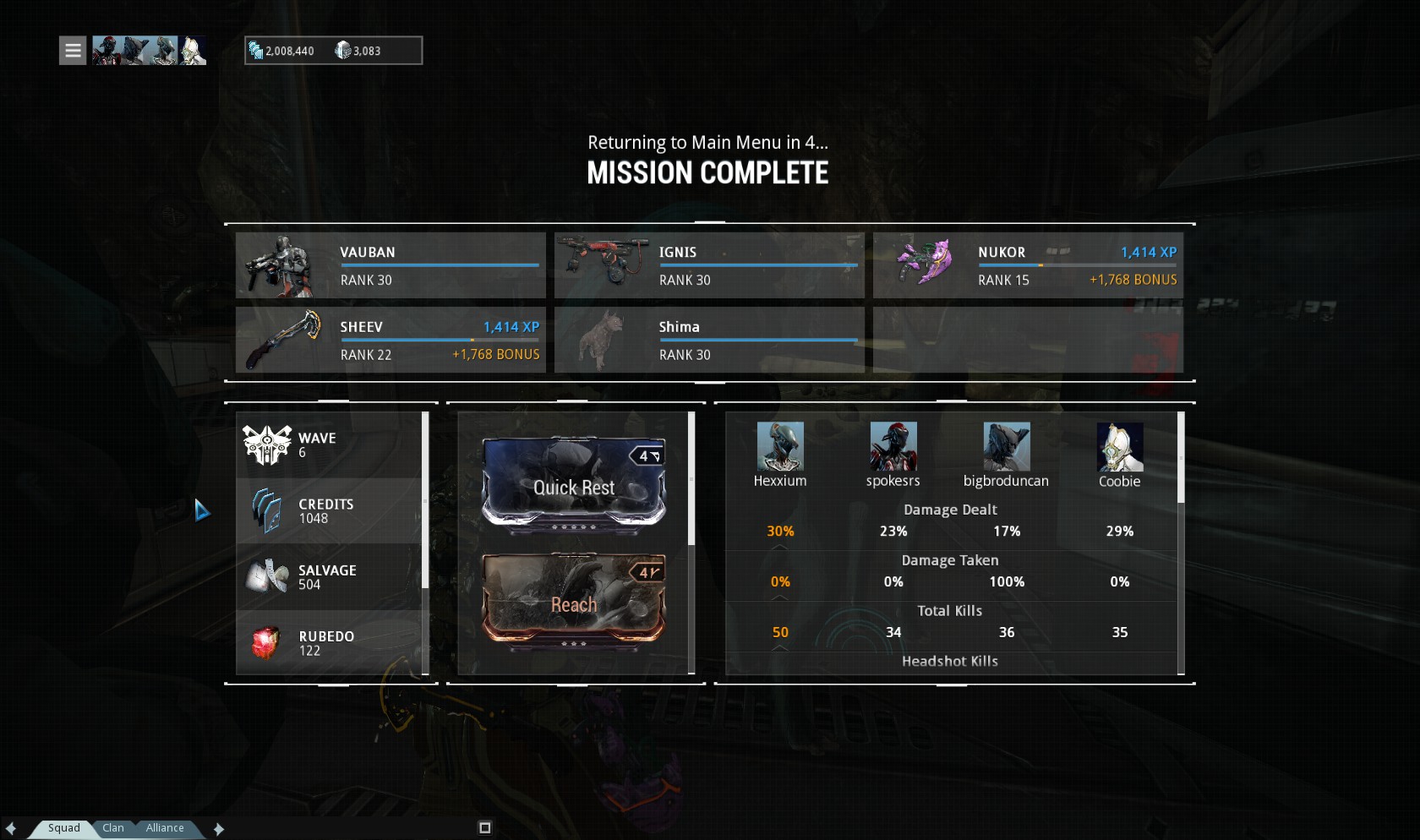1420x840 pixels.
Task: Switch to the Clan chat tab
Action: [x=113, y=828]
